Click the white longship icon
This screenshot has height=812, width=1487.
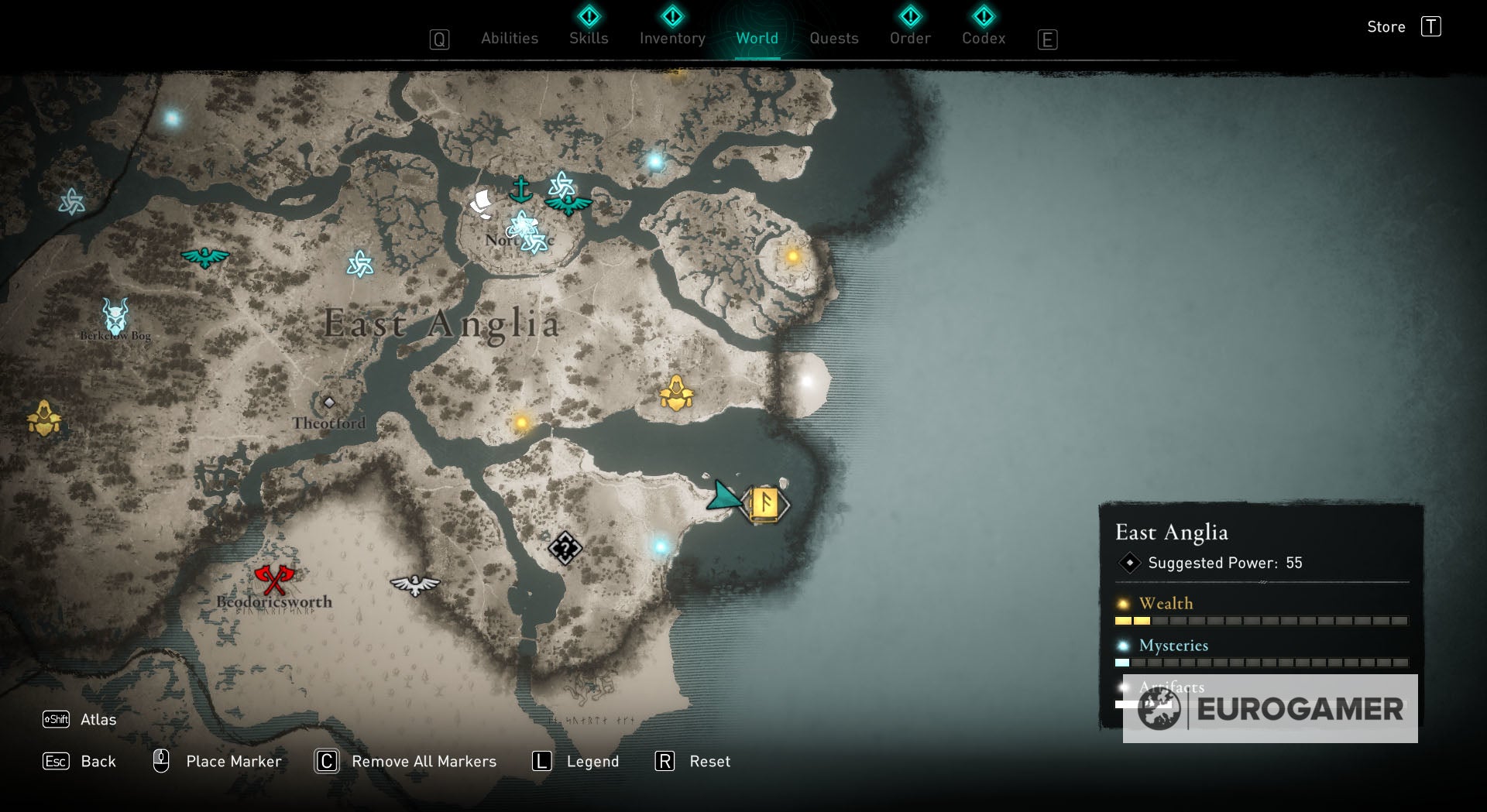click(x=482, y=204)
